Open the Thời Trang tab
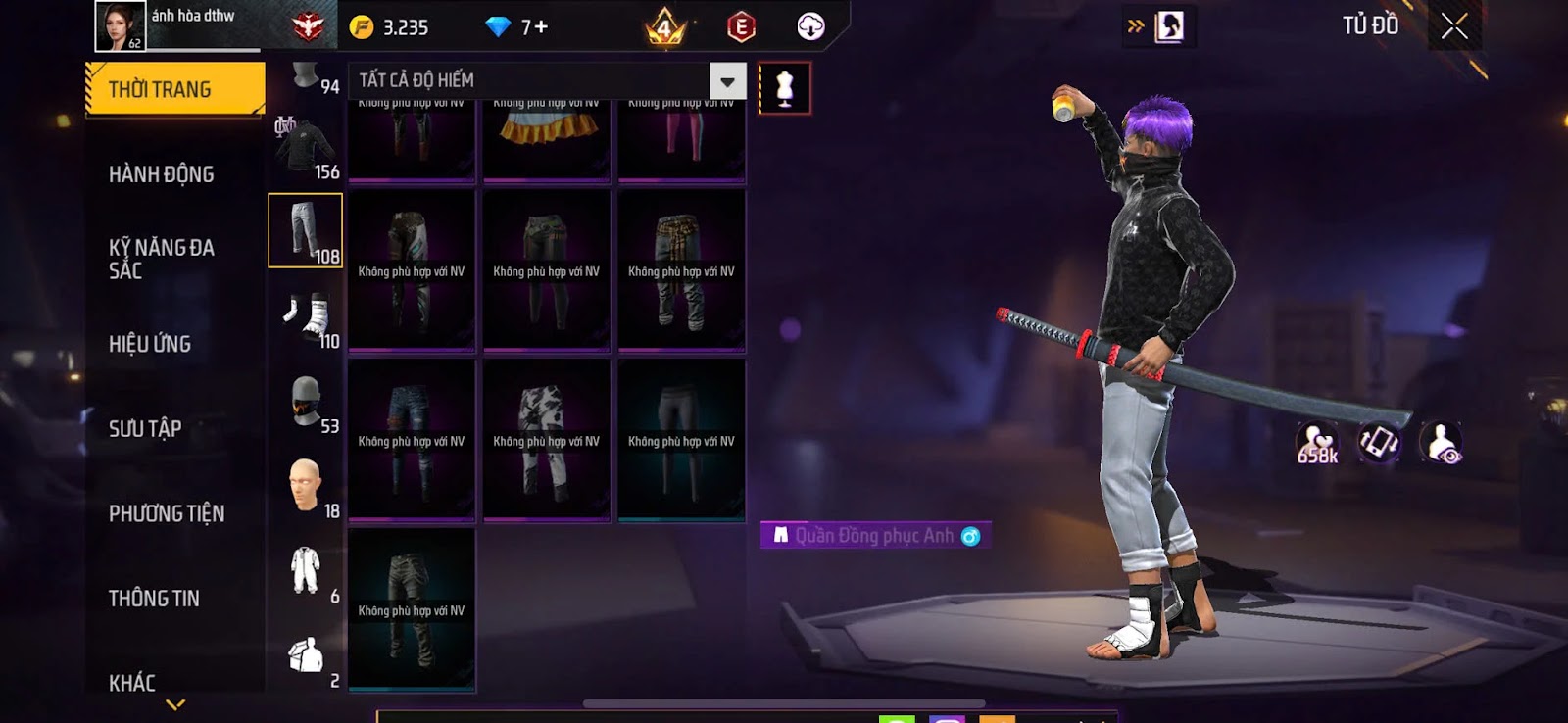This screenshot has height=723, width=1568. pyautogui.click(x=174, y=89)
